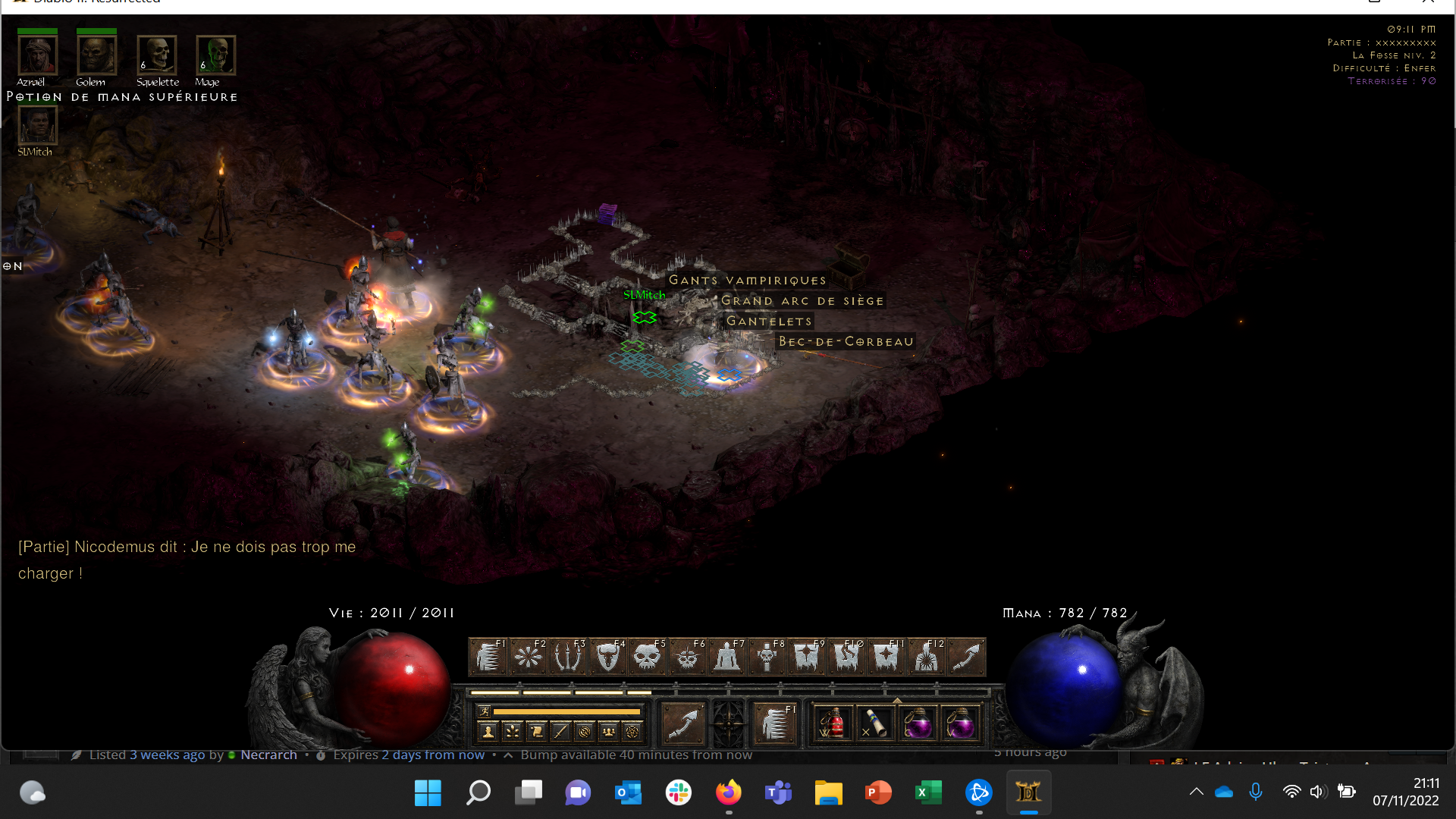Viewport: 1456px width, 819px height.
Task: Select SLMitch's party portrait
Action: (x=37, y=127)
